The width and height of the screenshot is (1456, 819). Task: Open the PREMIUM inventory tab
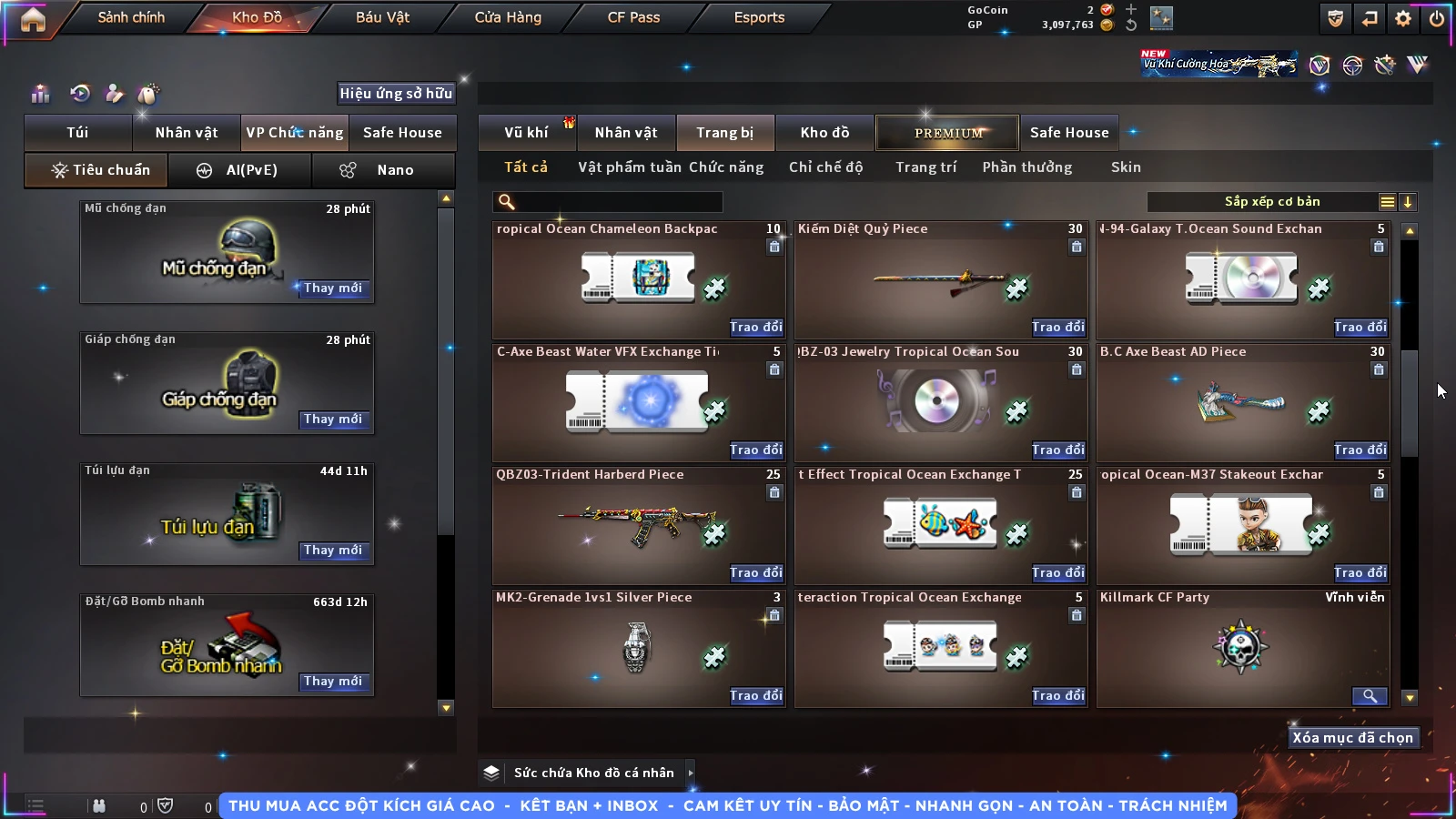(x=948, y=133)
